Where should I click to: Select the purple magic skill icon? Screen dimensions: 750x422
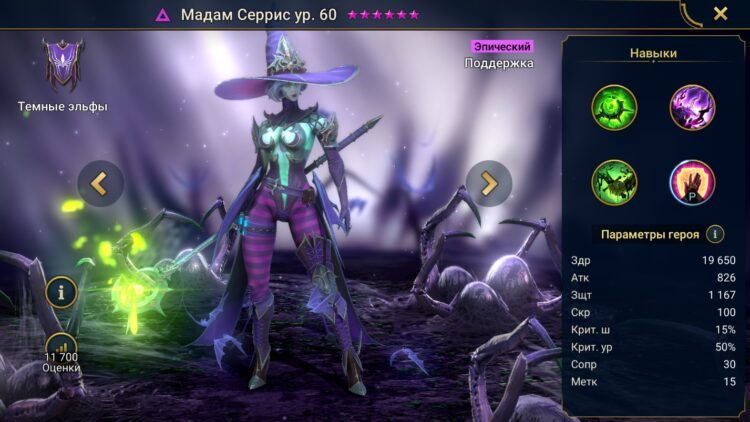click(x=692, y=107)
